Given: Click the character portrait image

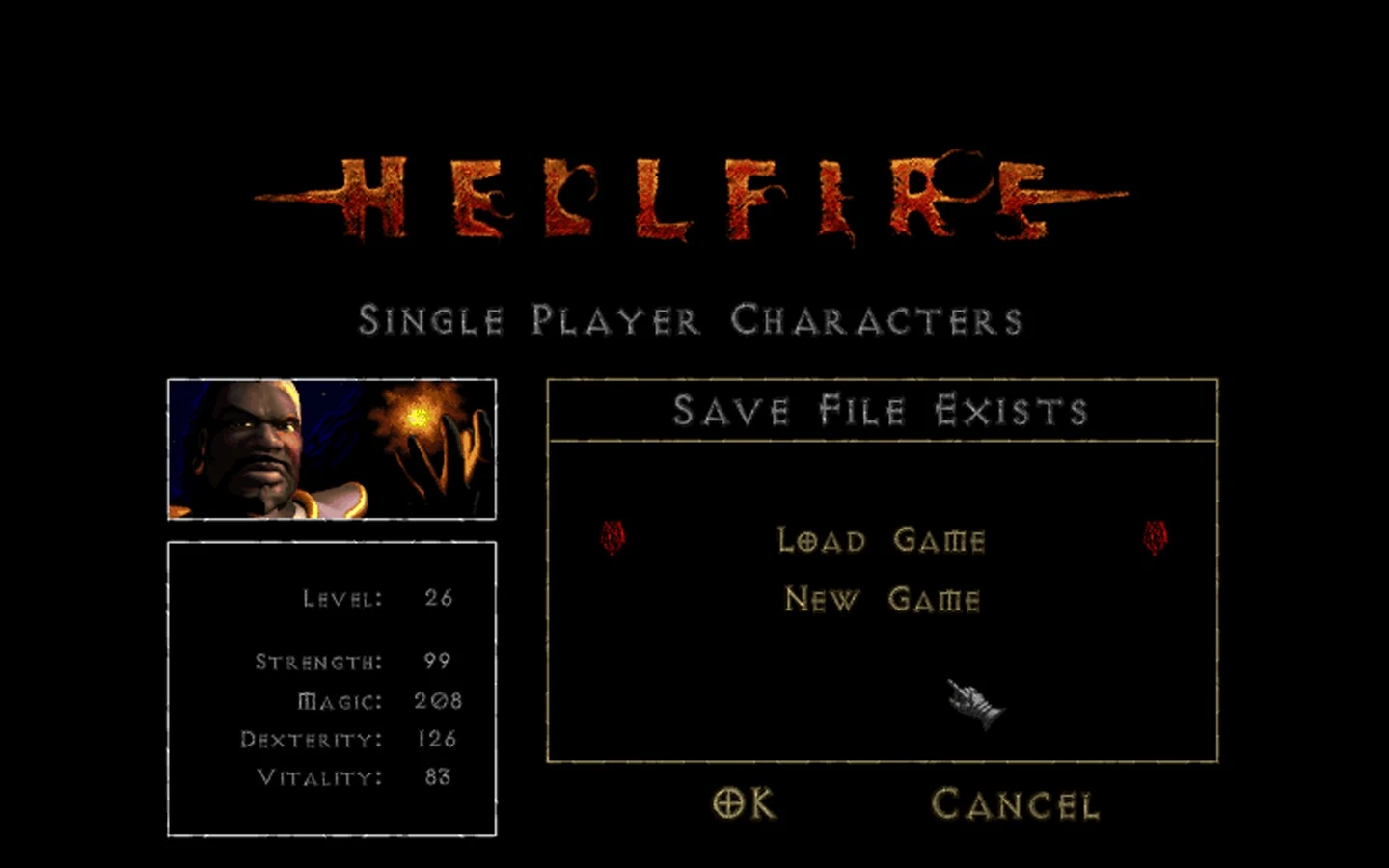Looking at the screenshot, I should pyautogui.click(x=332, y=448).
